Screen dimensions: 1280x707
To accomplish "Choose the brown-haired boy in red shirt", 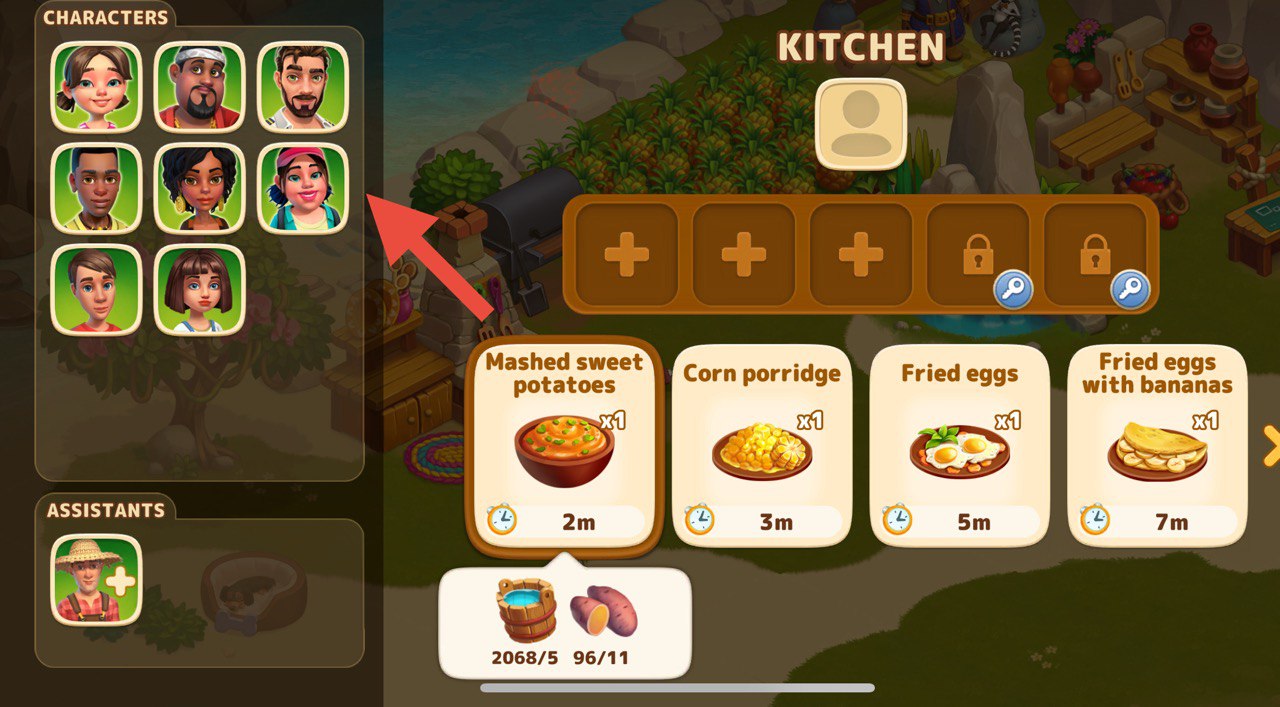I will coord(96,289).
